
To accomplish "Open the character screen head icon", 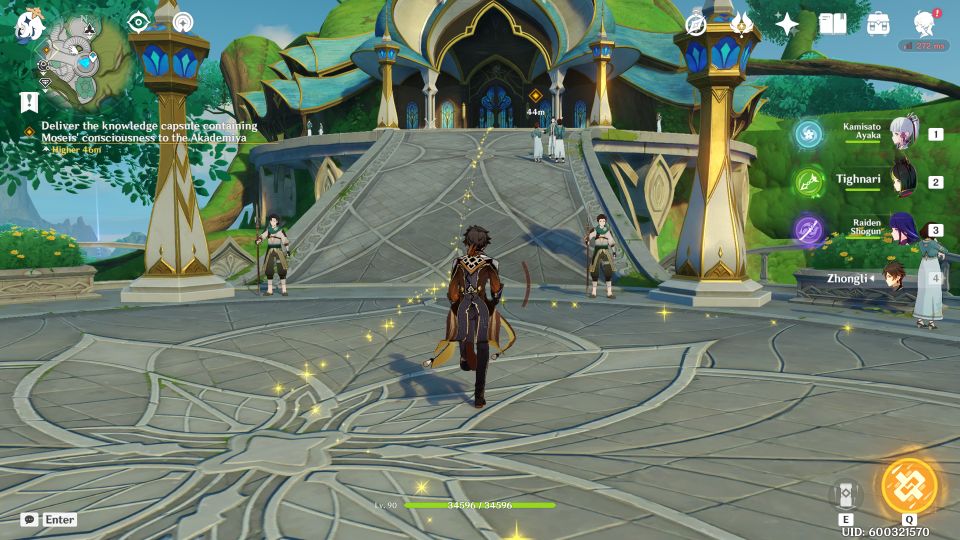I will pos(925,24).
